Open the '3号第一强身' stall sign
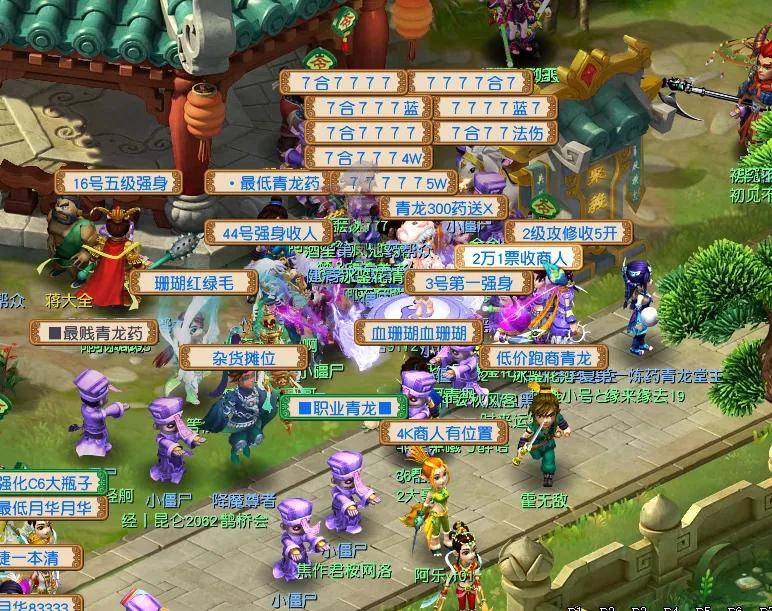Viewport: 772px width, 611px height. (x=469, y=283)
